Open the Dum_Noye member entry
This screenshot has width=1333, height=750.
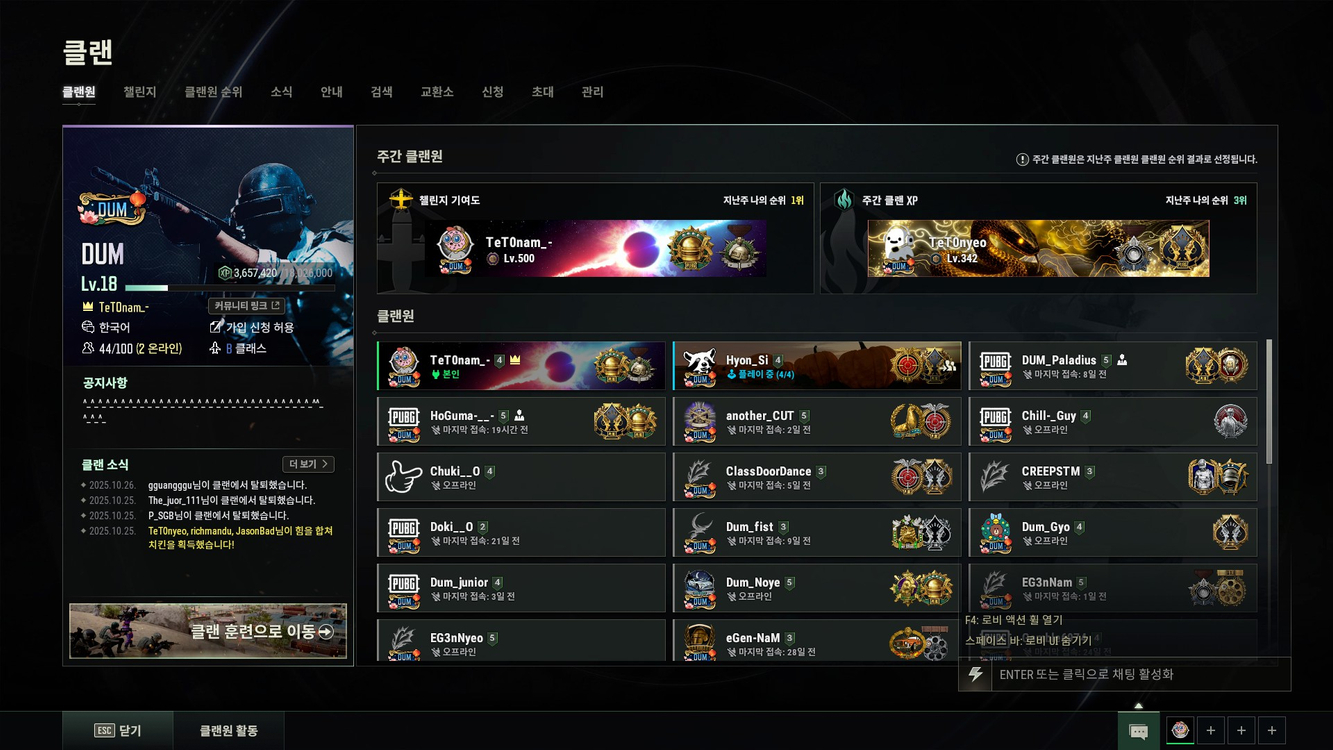[x=816, y=588]
